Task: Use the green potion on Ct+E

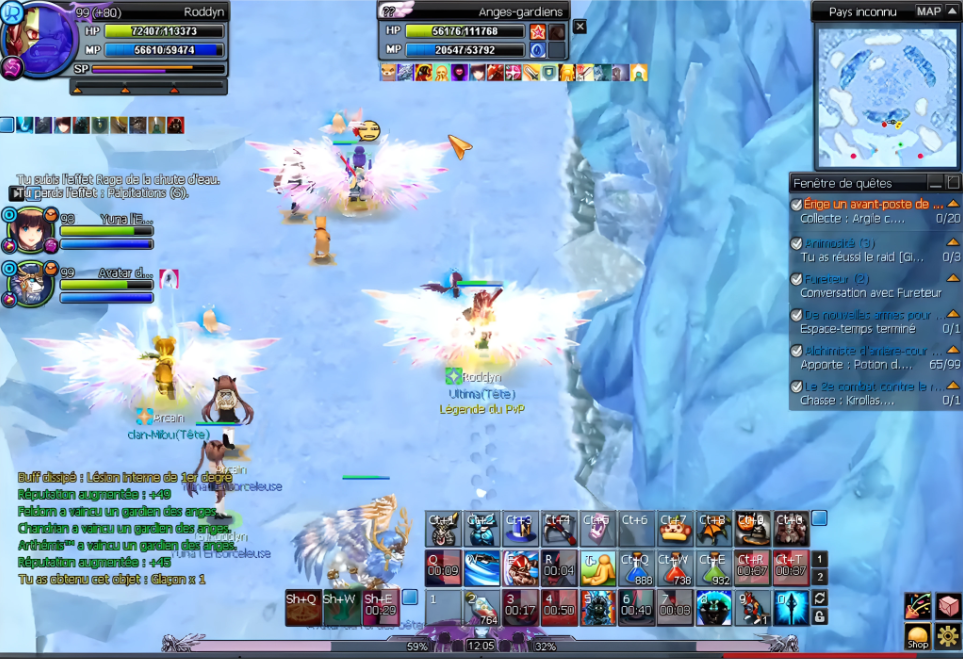Action: tap(712, 568)
